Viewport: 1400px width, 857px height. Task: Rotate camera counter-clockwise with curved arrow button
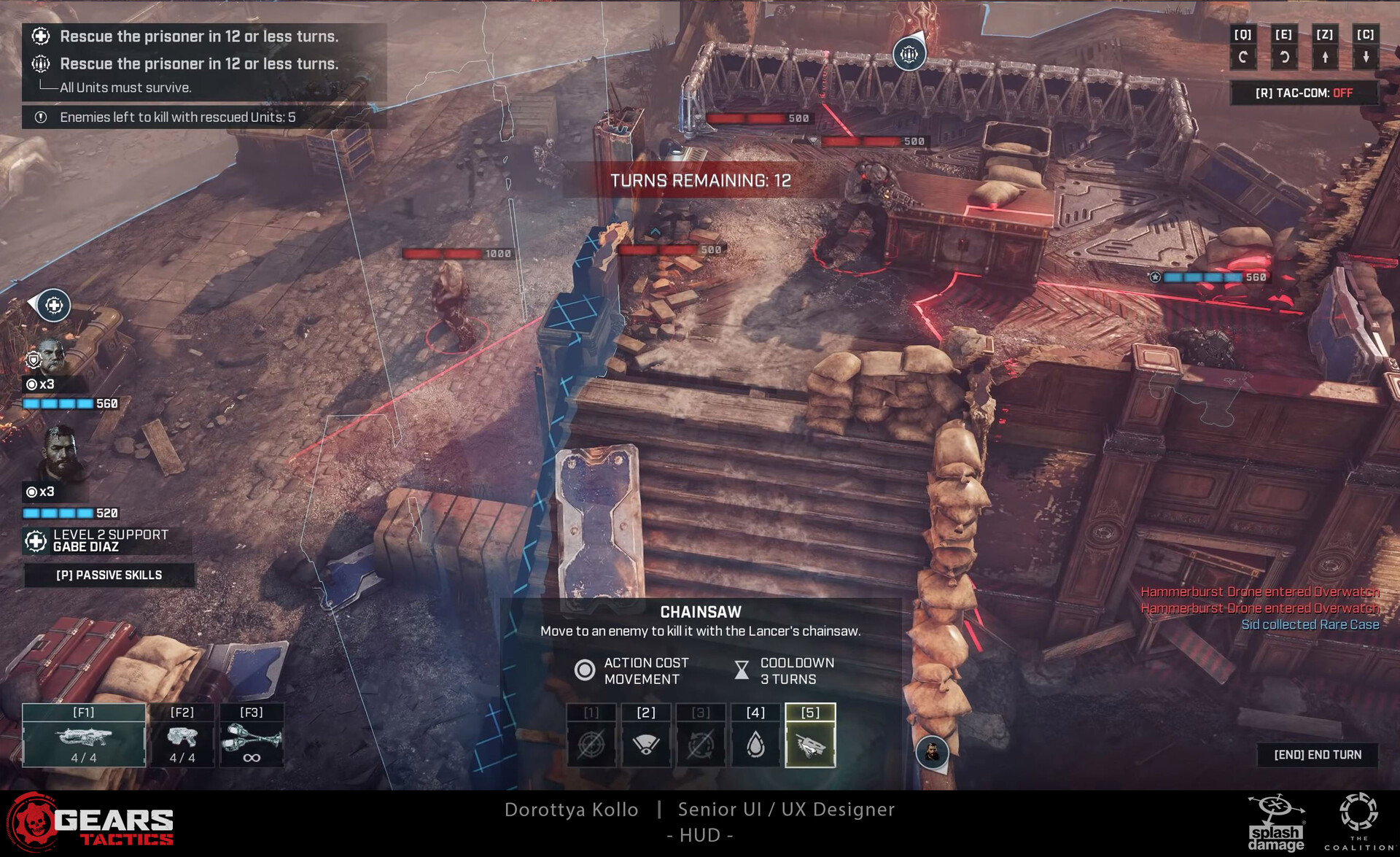1243,56
